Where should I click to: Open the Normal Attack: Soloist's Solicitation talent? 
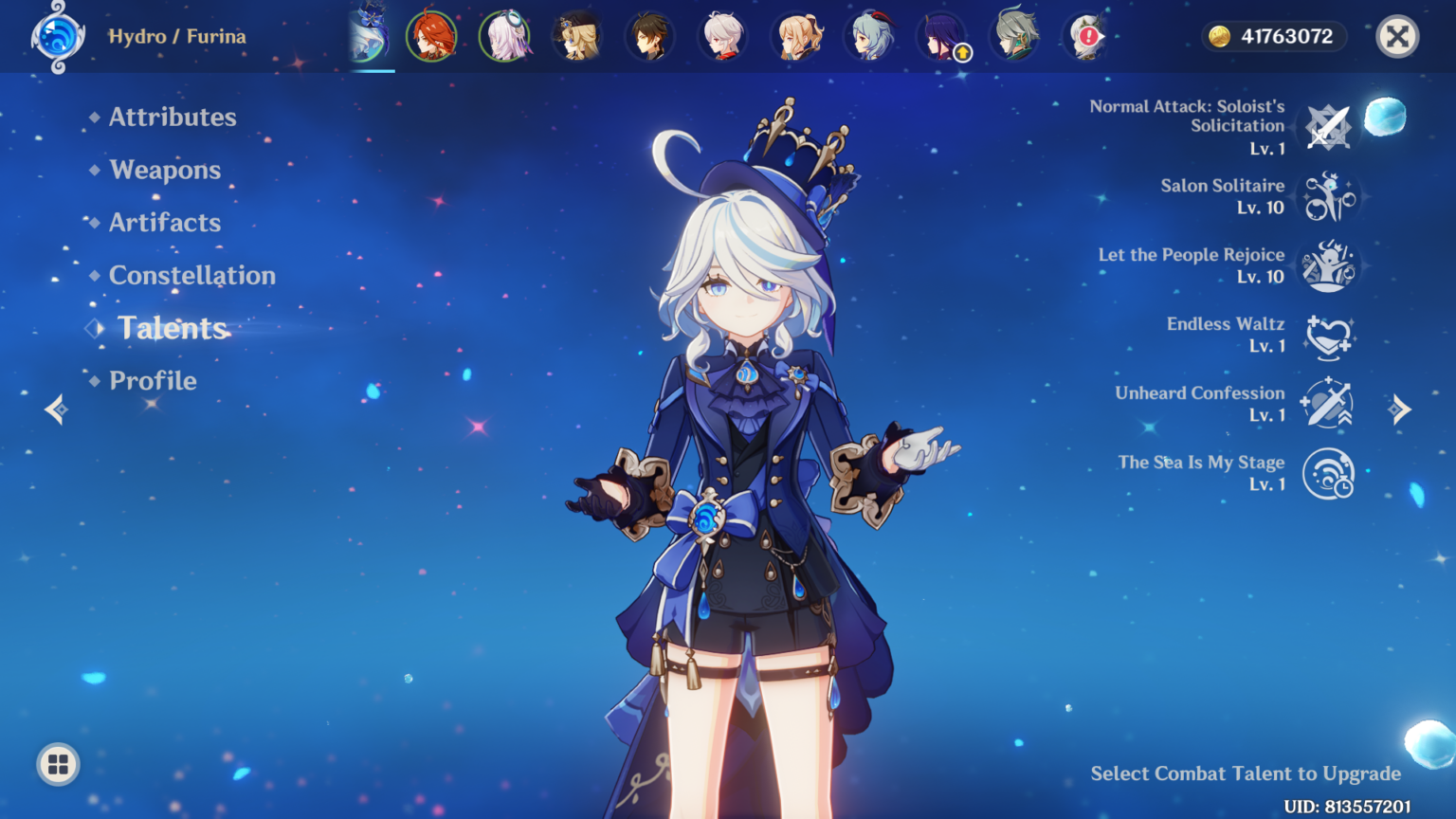click(1329, 128)
